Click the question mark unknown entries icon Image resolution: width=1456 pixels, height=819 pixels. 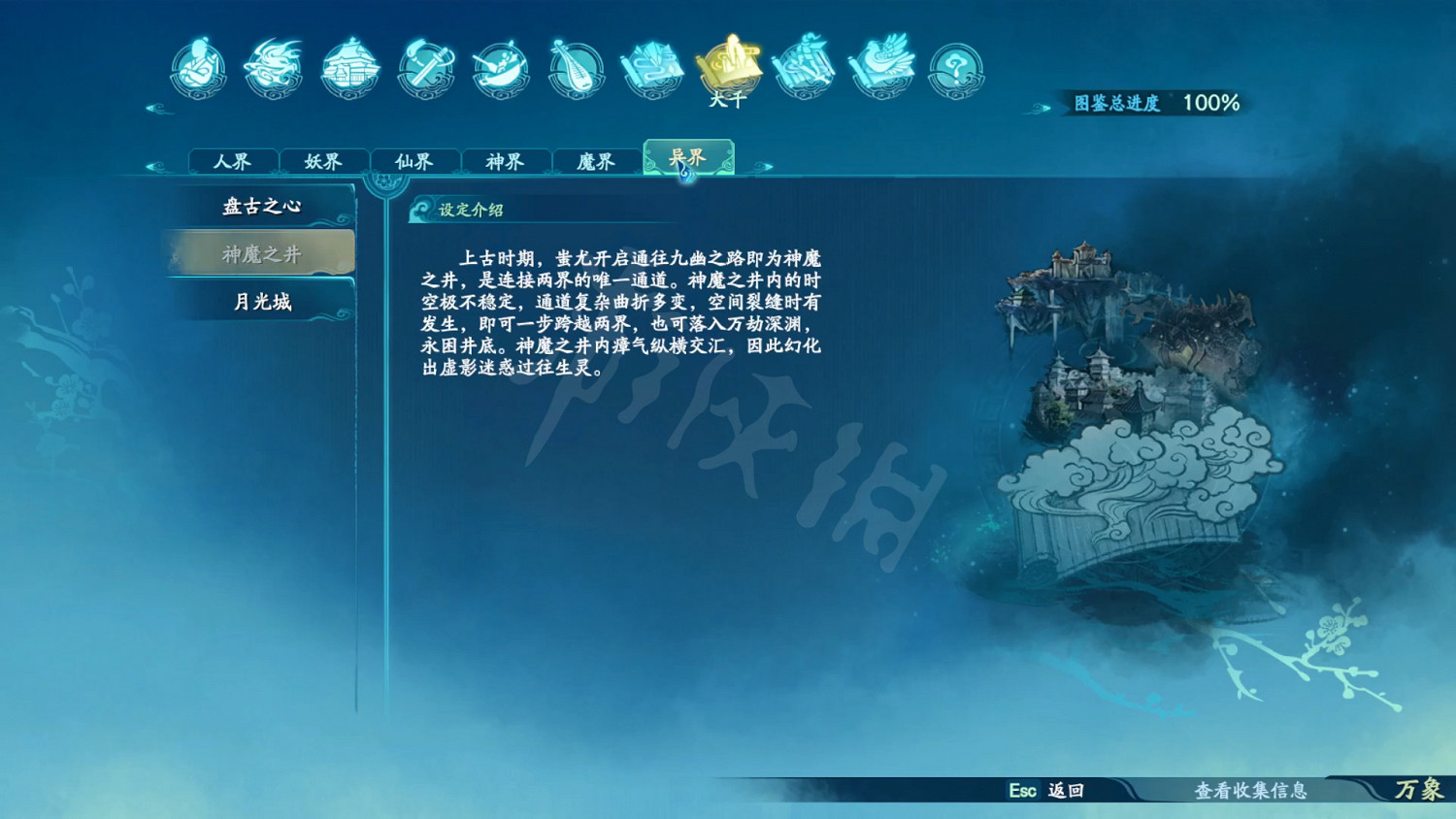pyautogui.click(x=955, y=66)
